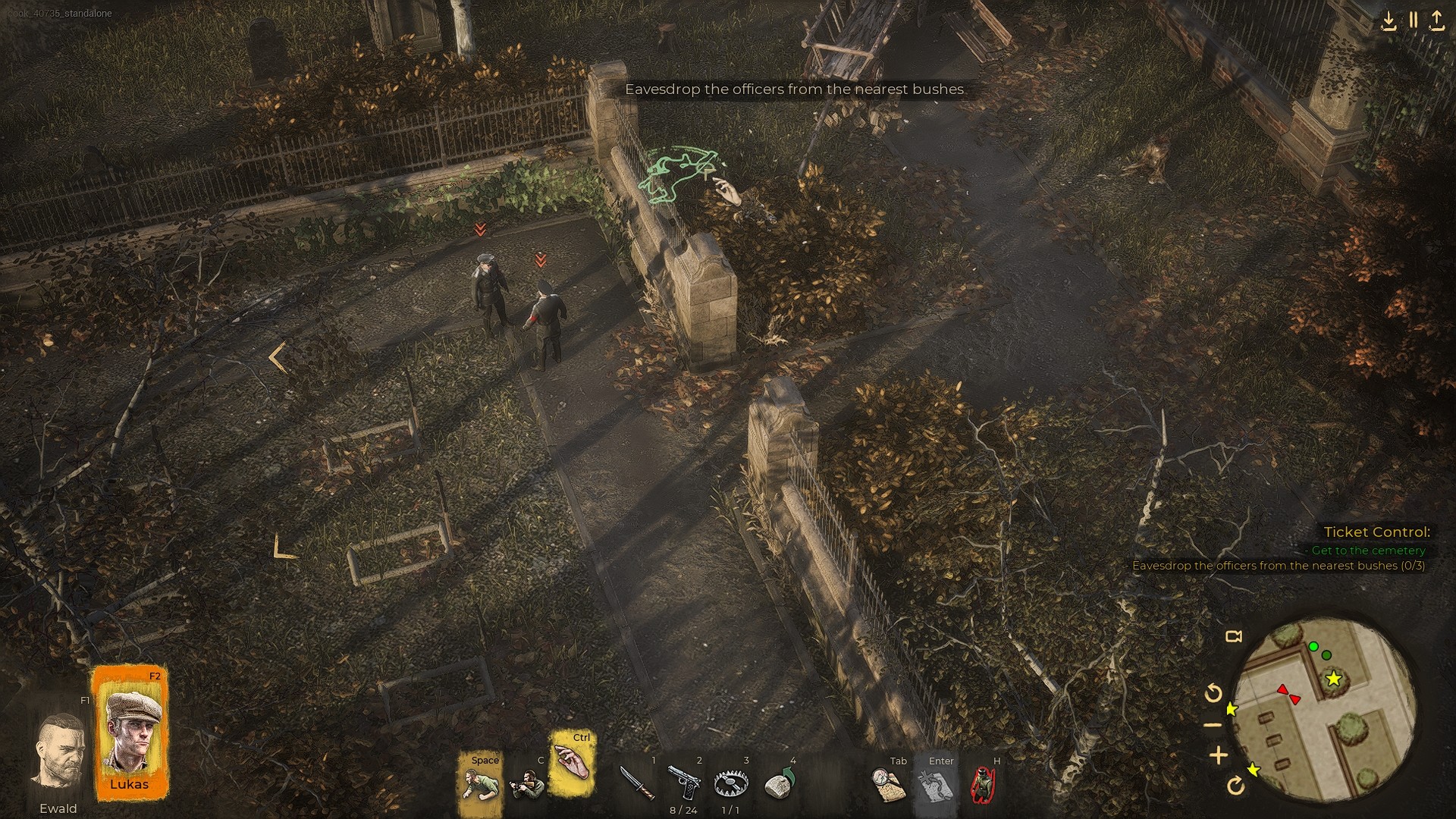Pause the game with the pause icon

(1413, 20)
